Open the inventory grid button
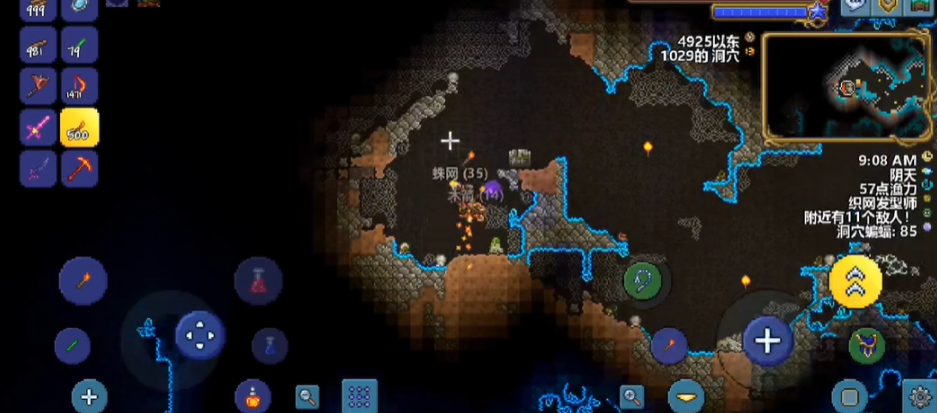 359,396
